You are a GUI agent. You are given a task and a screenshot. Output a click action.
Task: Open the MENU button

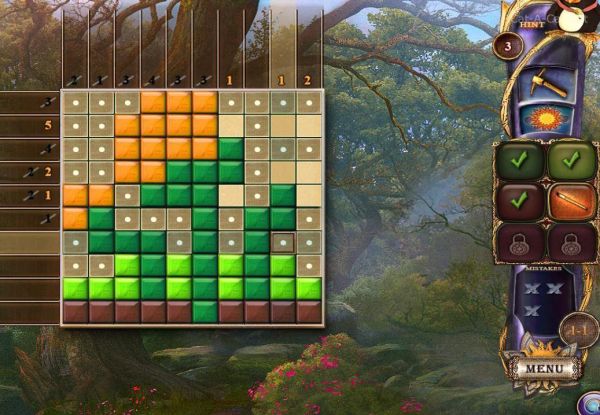545,367
